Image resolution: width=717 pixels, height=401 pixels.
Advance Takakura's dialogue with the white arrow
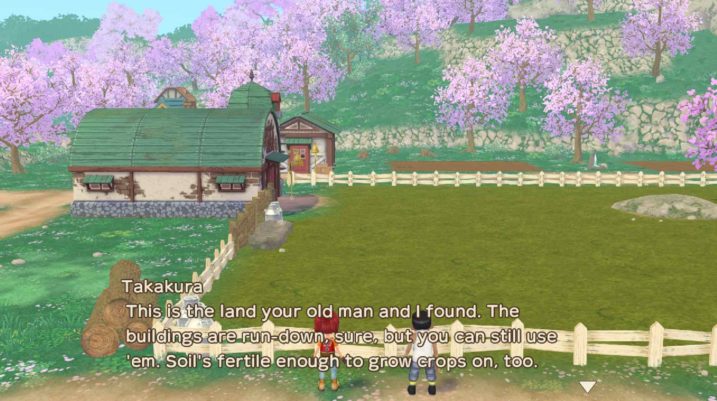588,386
